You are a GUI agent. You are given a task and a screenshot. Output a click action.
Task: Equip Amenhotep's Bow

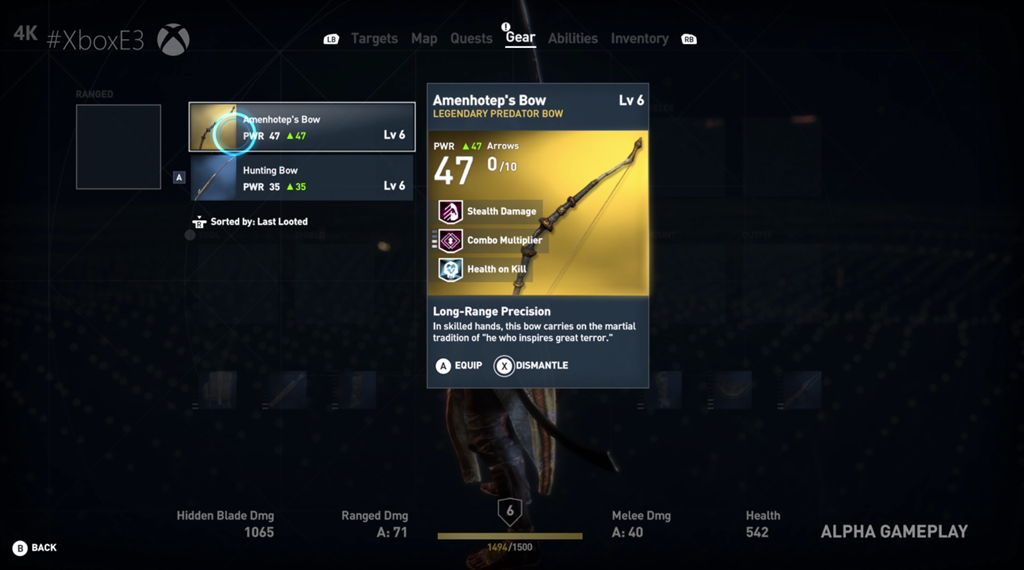pyautogui.click(x=458, y=366)
